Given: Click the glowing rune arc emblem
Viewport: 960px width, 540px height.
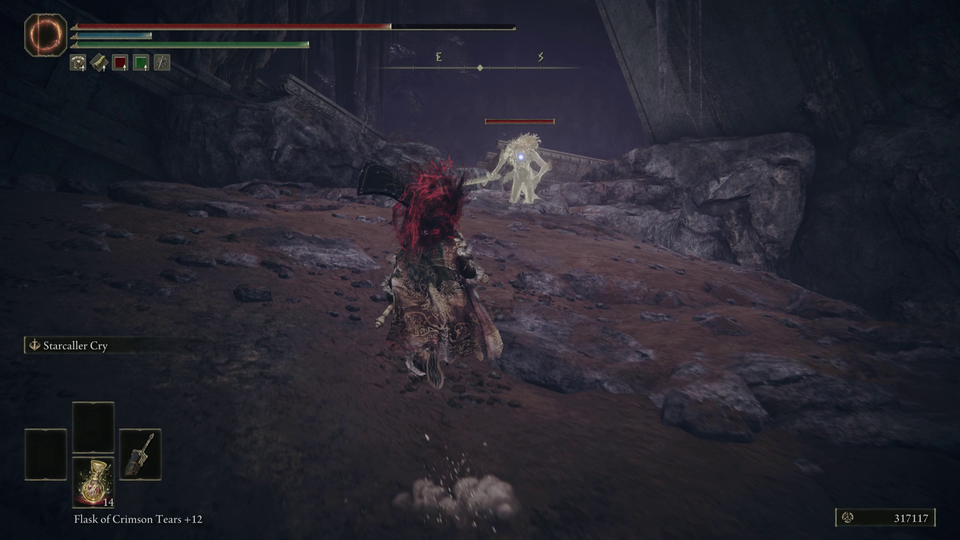Looking at the screenshot, I should point(45,35).
